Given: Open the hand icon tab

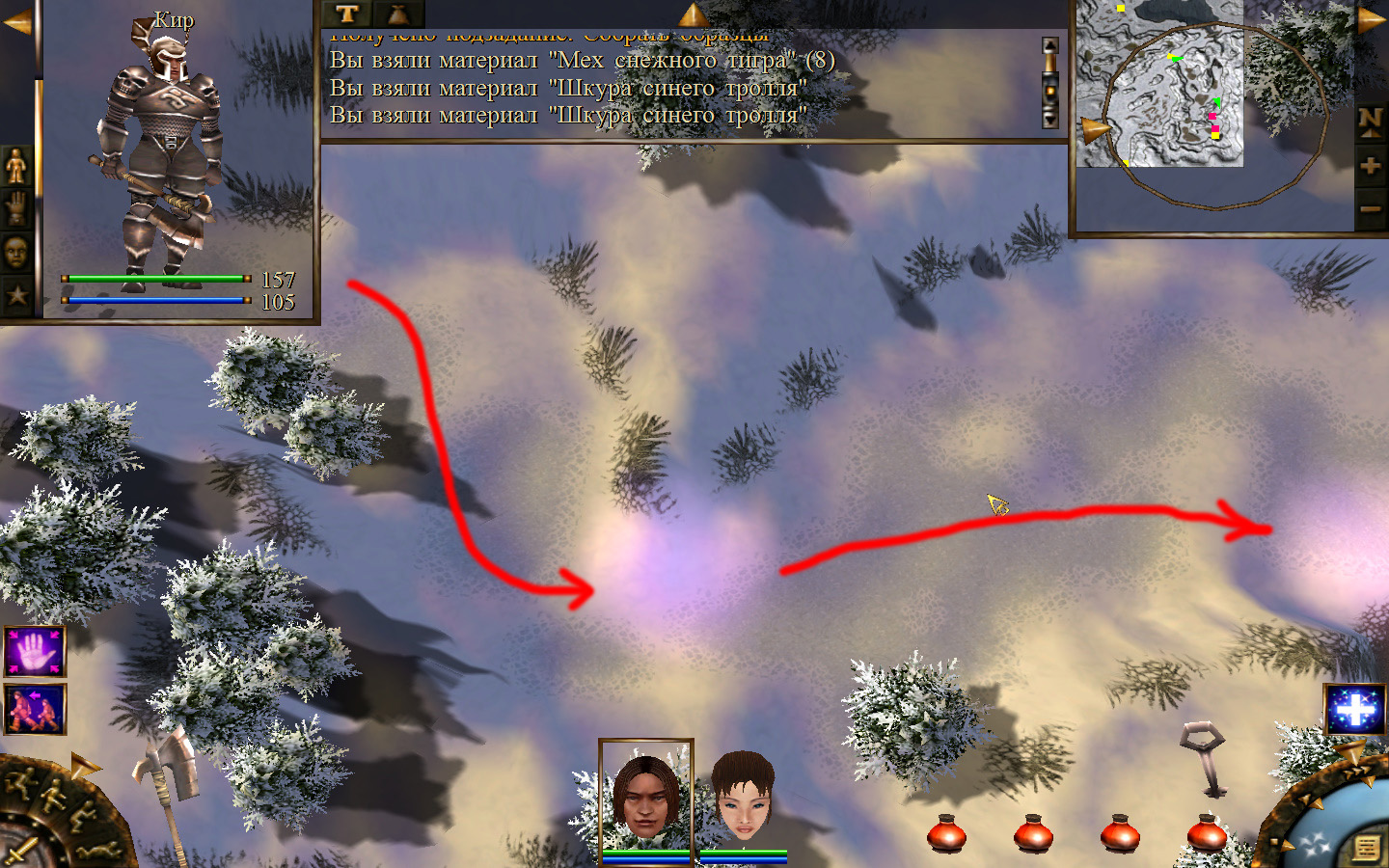Looking at the screenshot, I should (x=16, y=209).
